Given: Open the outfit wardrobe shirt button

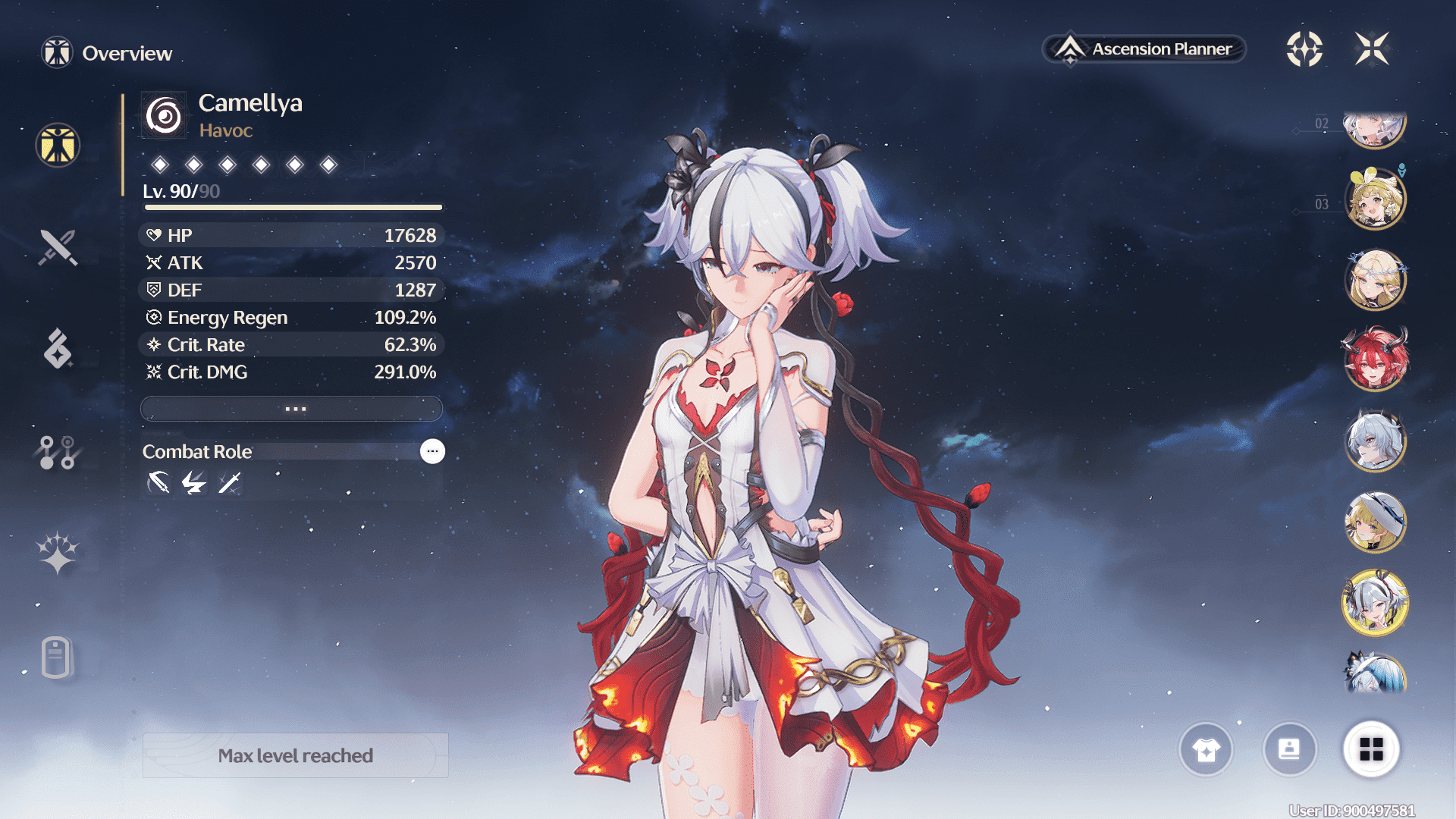Looking at the screenshot, I should [x=1206, y=749].
